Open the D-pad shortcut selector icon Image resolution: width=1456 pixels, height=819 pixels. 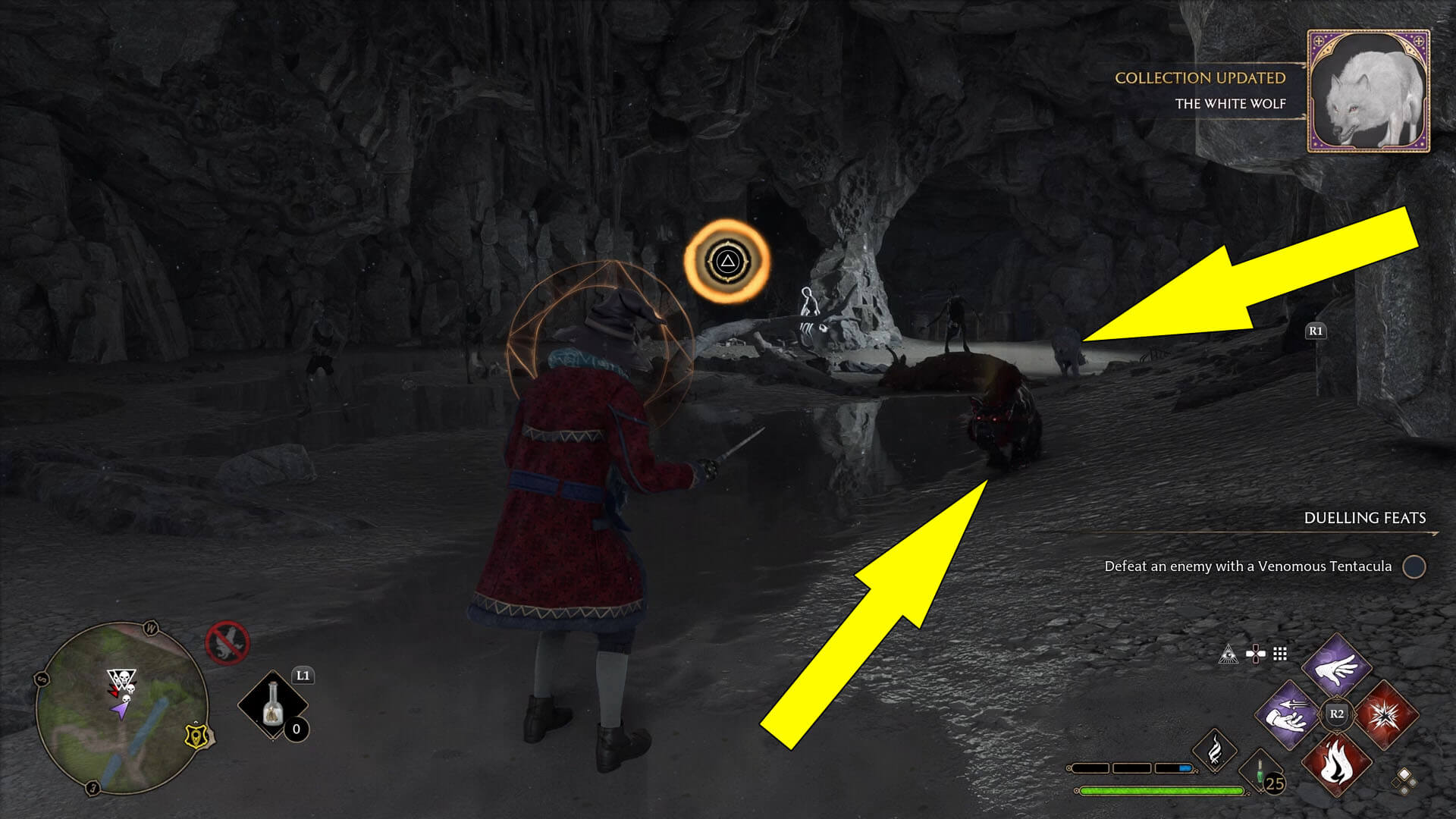pos(1256,652)
